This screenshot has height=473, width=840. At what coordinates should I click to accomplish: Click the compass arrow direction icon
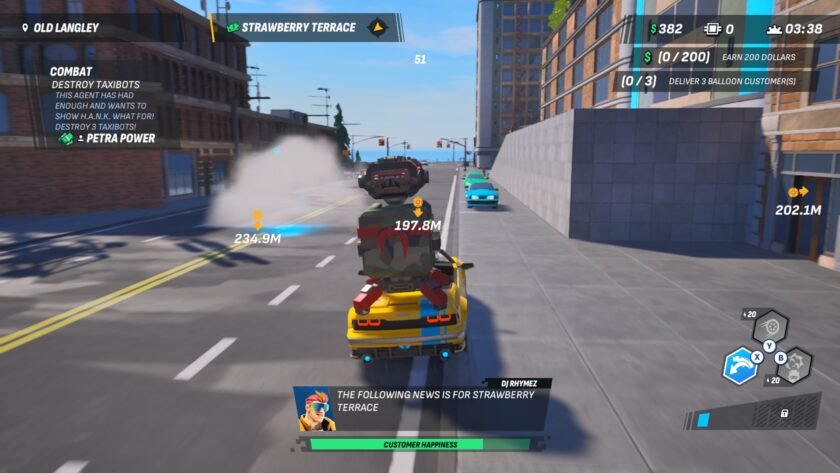pos(378,27)
